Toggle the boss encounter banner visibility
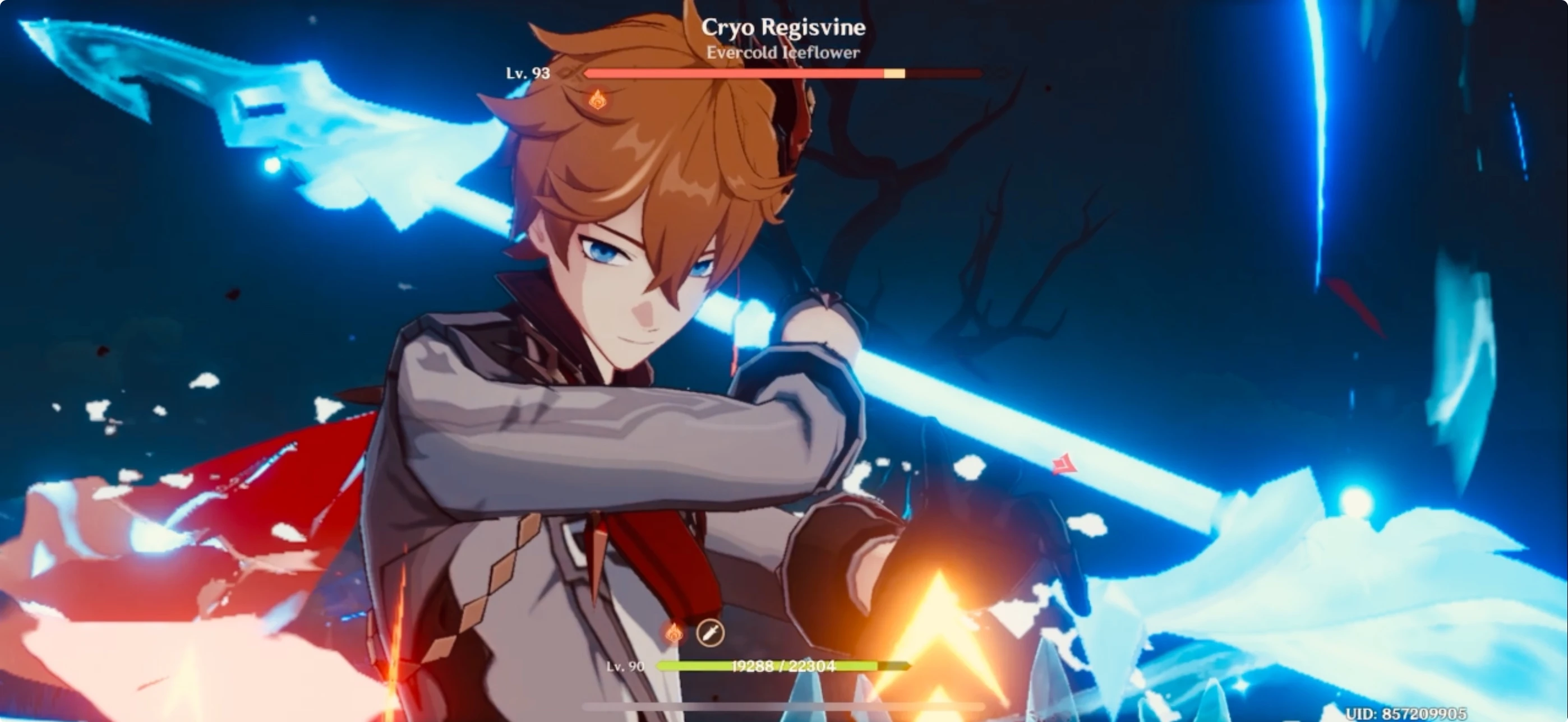This screenshot has height=722, width=1568. point(784,27)
